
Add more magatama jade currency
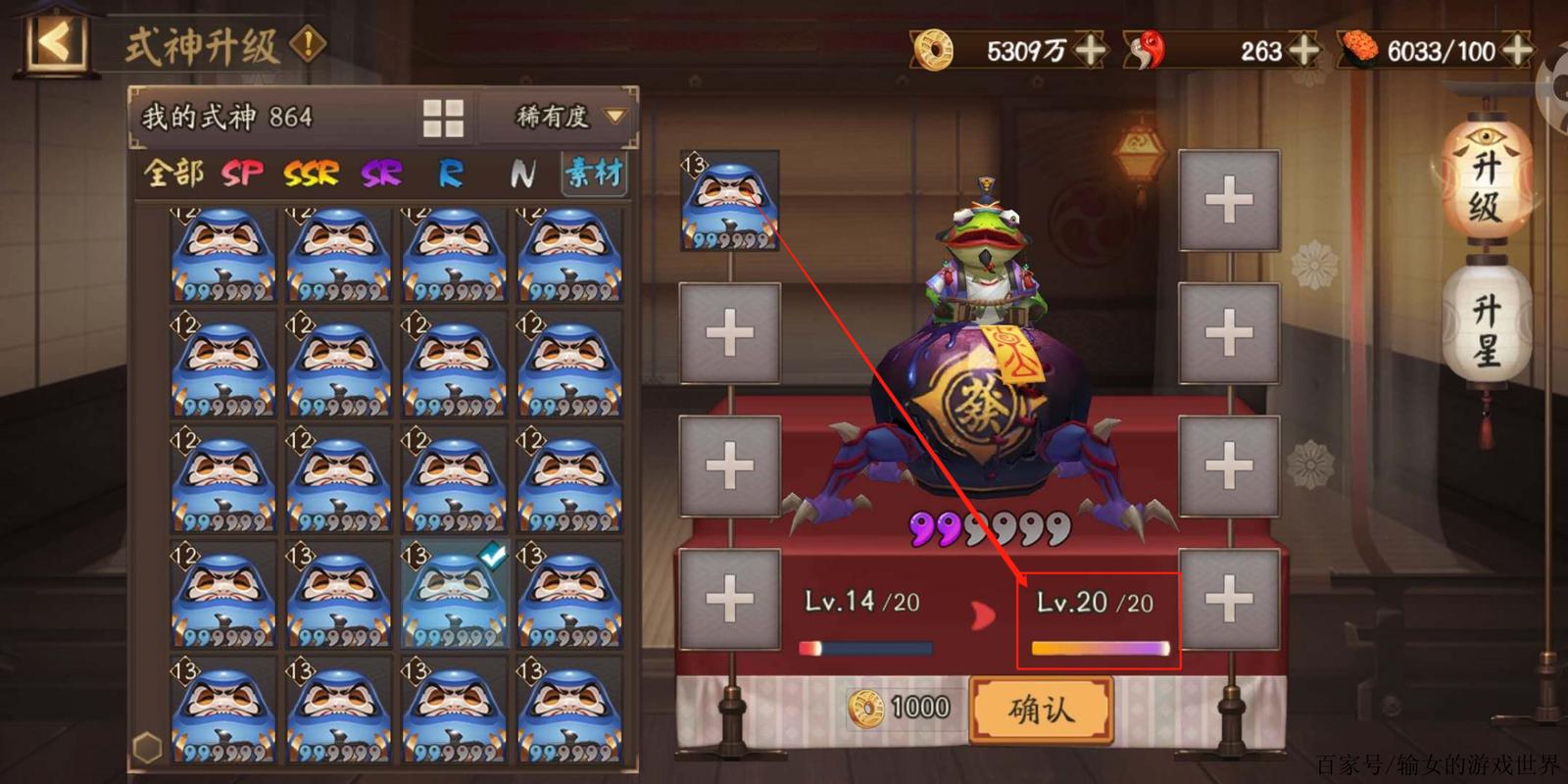point(1303,49)
